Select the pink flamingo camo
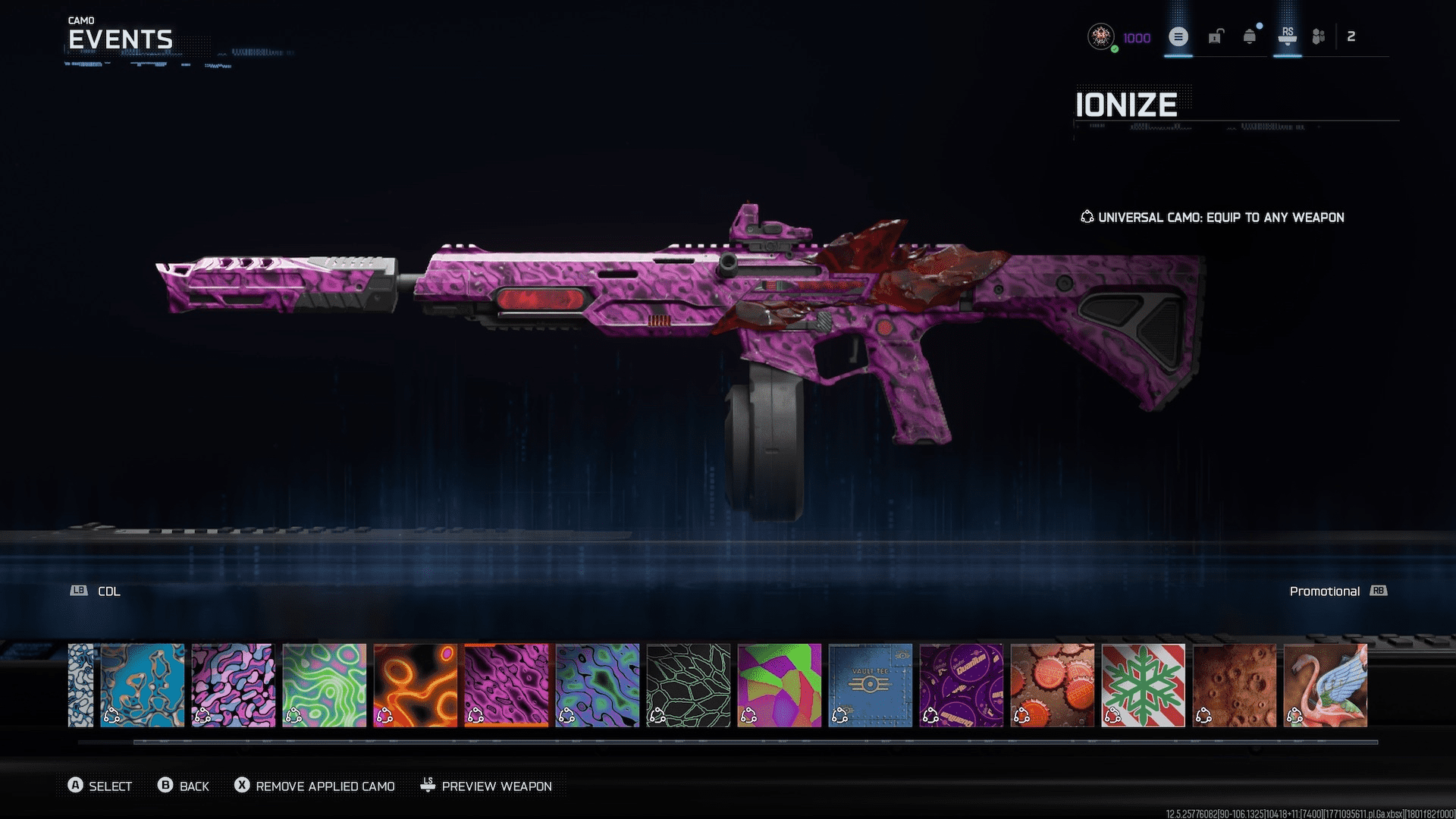Image resolution: width=1456 pixels, height=819 pixels. (x=1325, y=685)
